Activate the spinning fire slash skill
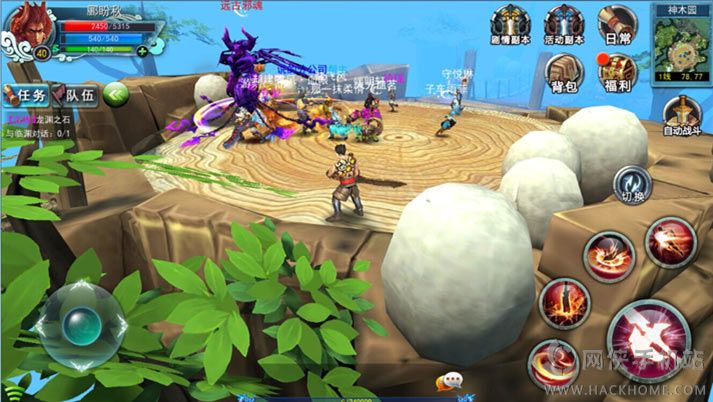Image resolution: width=713 pixels, height=402 pixels. (x=609, y=255)
